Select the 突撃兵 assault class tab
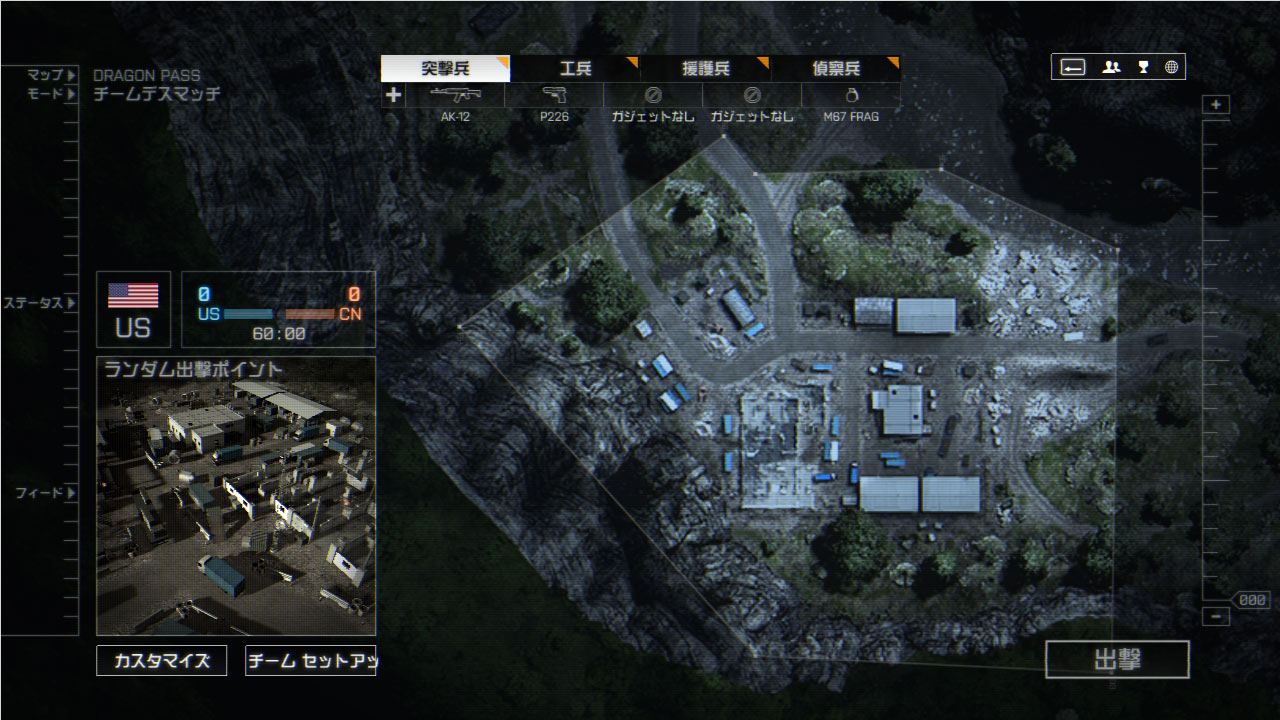Screen dimensions: 1280x720 (x=445, y=69)
